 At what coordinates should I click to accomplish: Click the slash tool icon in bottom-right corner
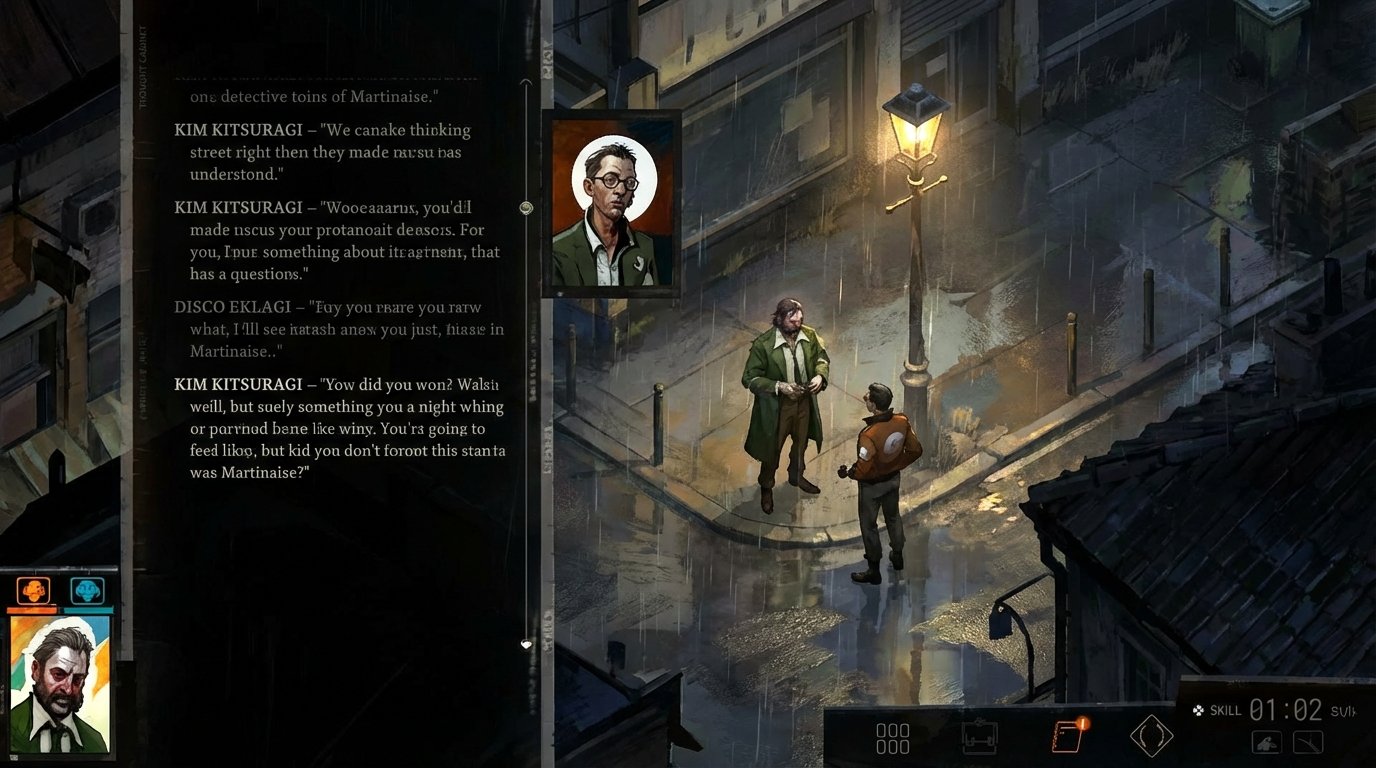[1309, 744]
